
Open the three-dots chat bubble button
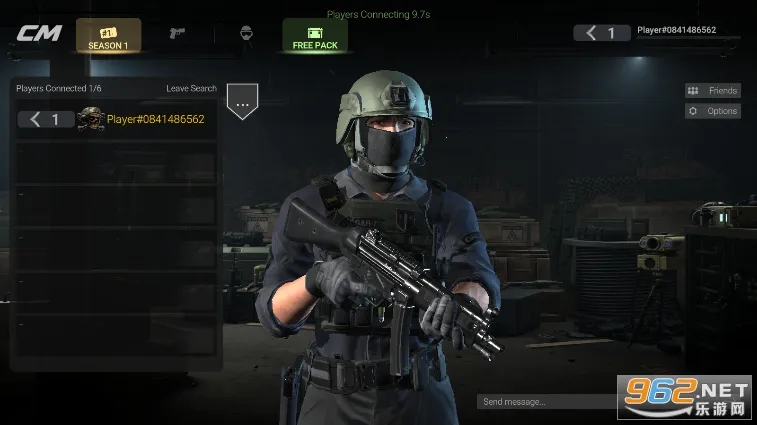click(x=242, y=99)
